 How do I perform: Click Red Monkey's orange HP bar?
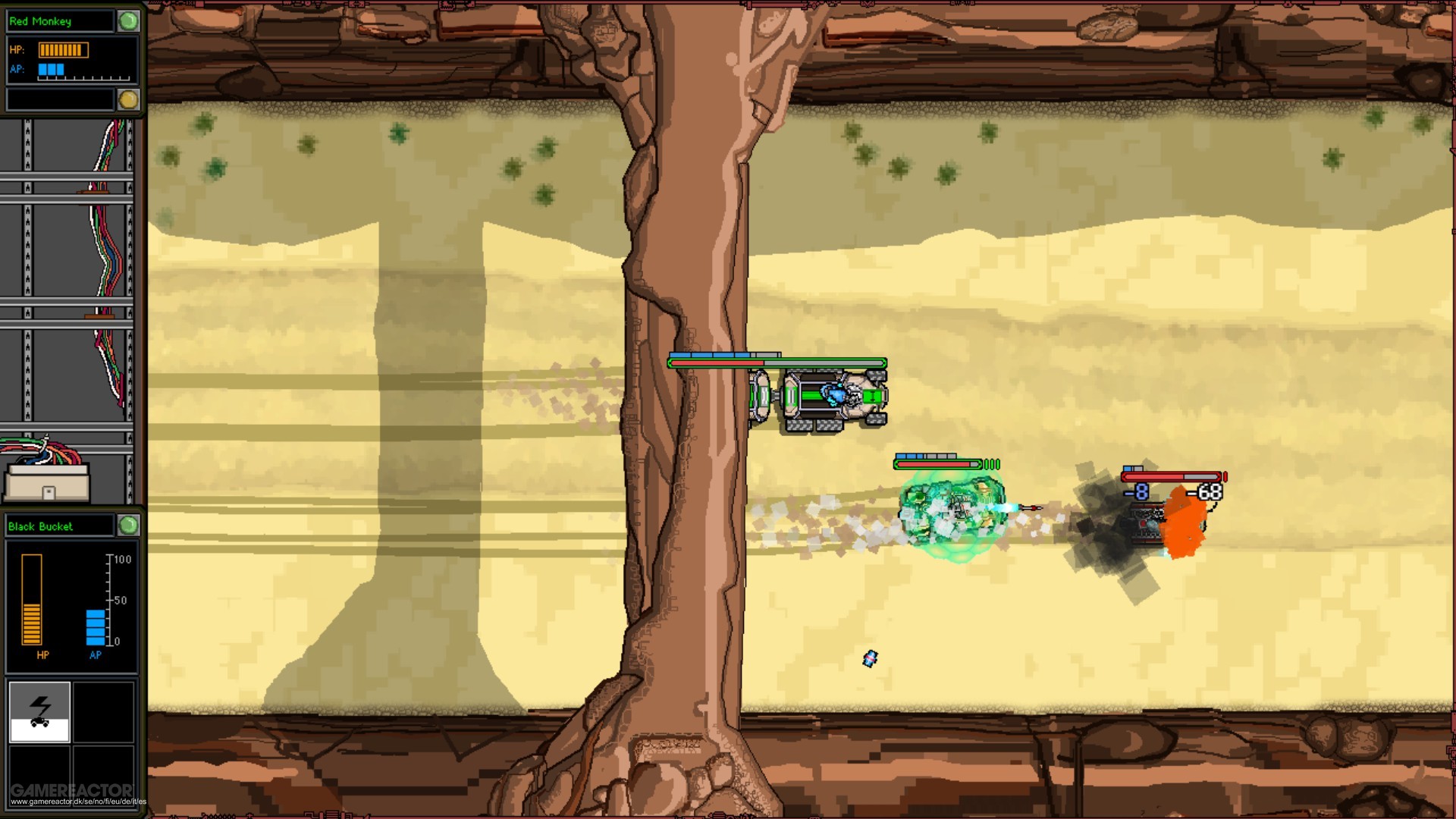(x=64, y=49)
